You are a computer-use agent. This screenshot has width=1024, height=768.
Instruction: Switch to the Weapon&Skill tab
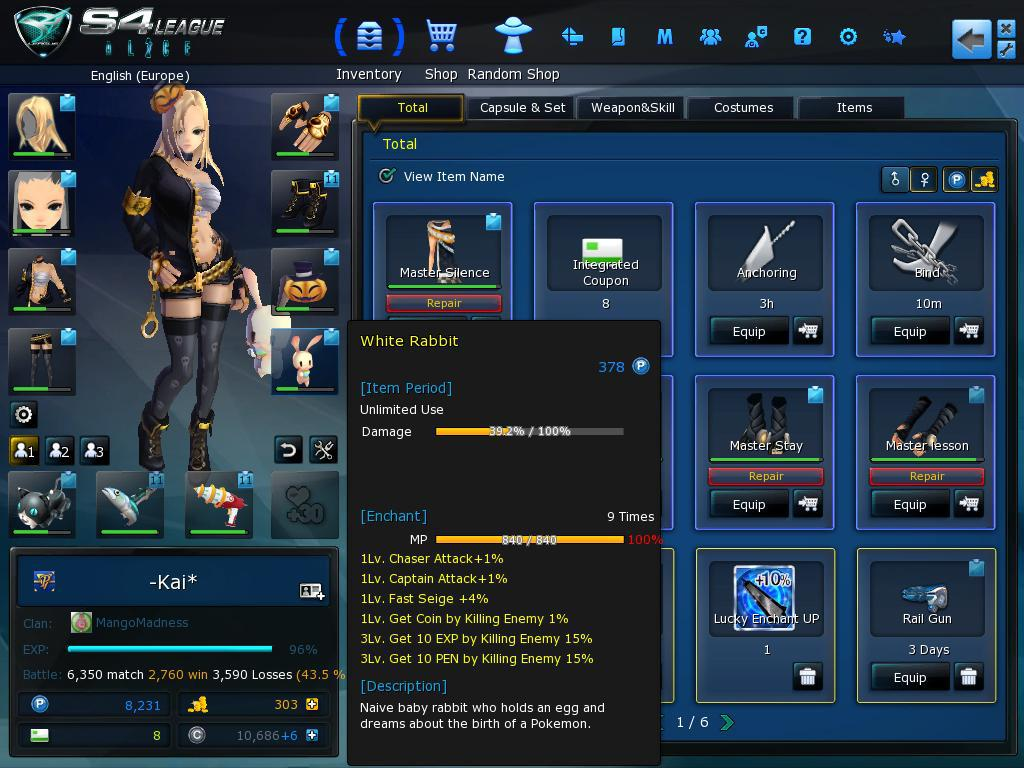pos(632,108)
